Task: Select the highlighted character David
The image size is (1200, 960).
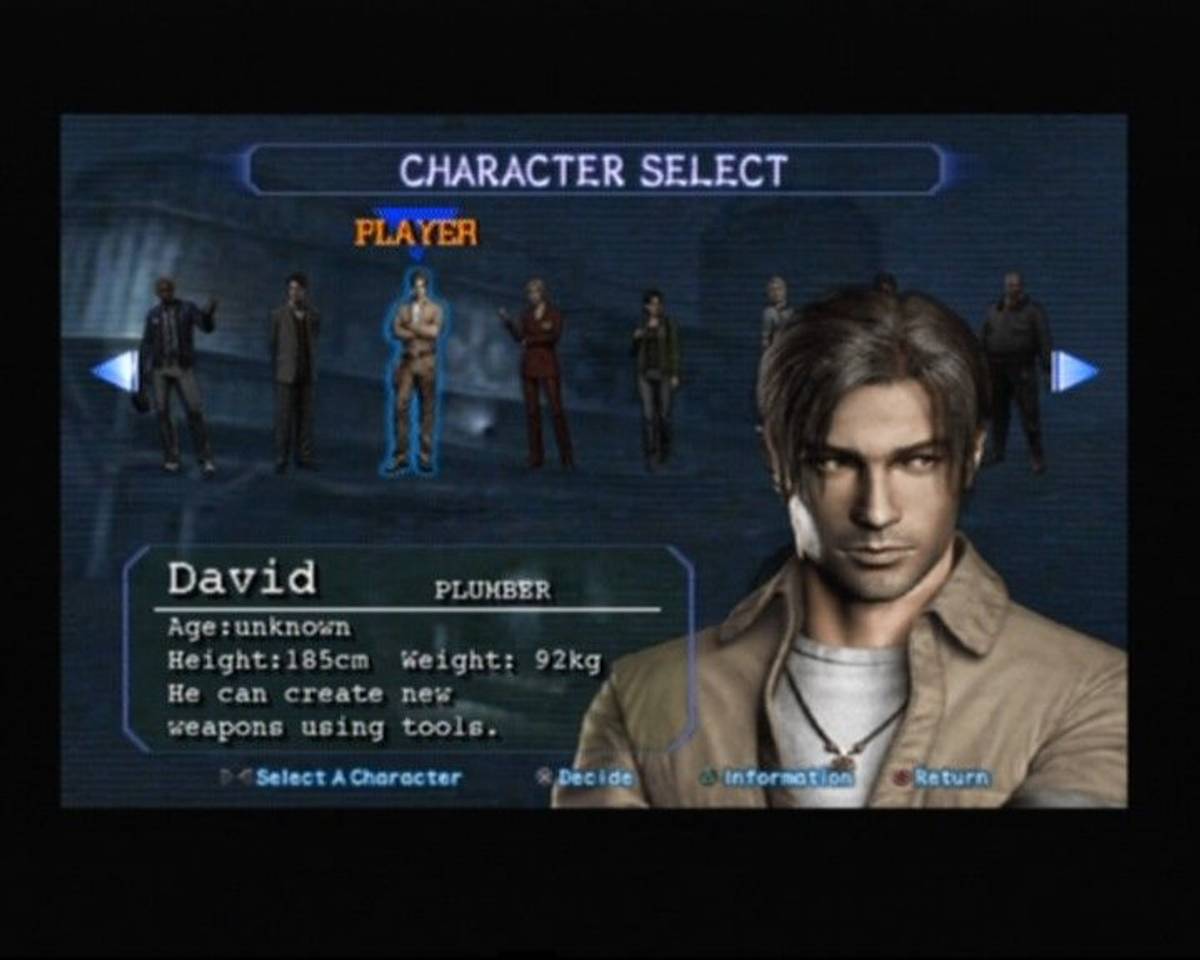Action: pyautogui.click(x=415, y=370)
